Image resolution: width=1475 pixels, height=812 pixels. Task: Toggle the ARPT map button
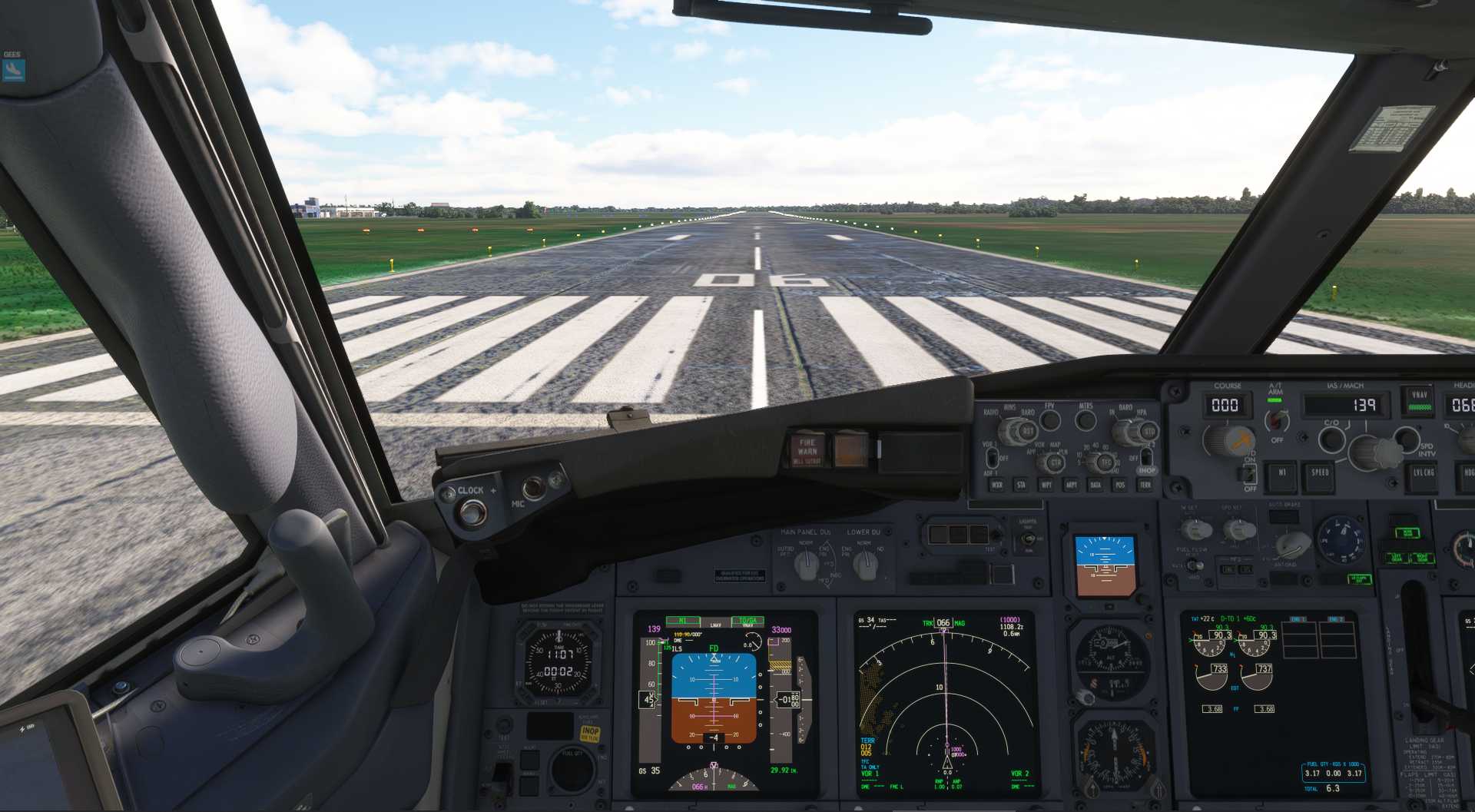click(x=1070, y=485)
